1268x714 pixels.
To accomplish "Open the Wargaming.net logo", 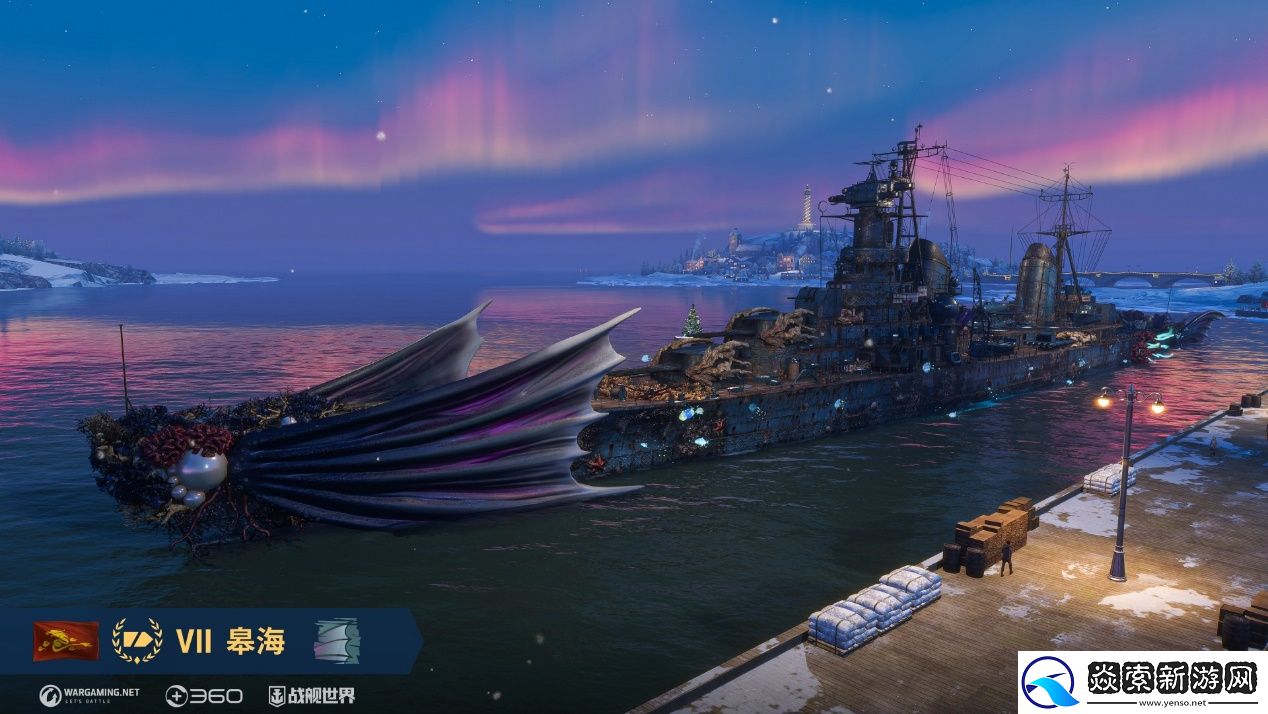I will (89, 695).
